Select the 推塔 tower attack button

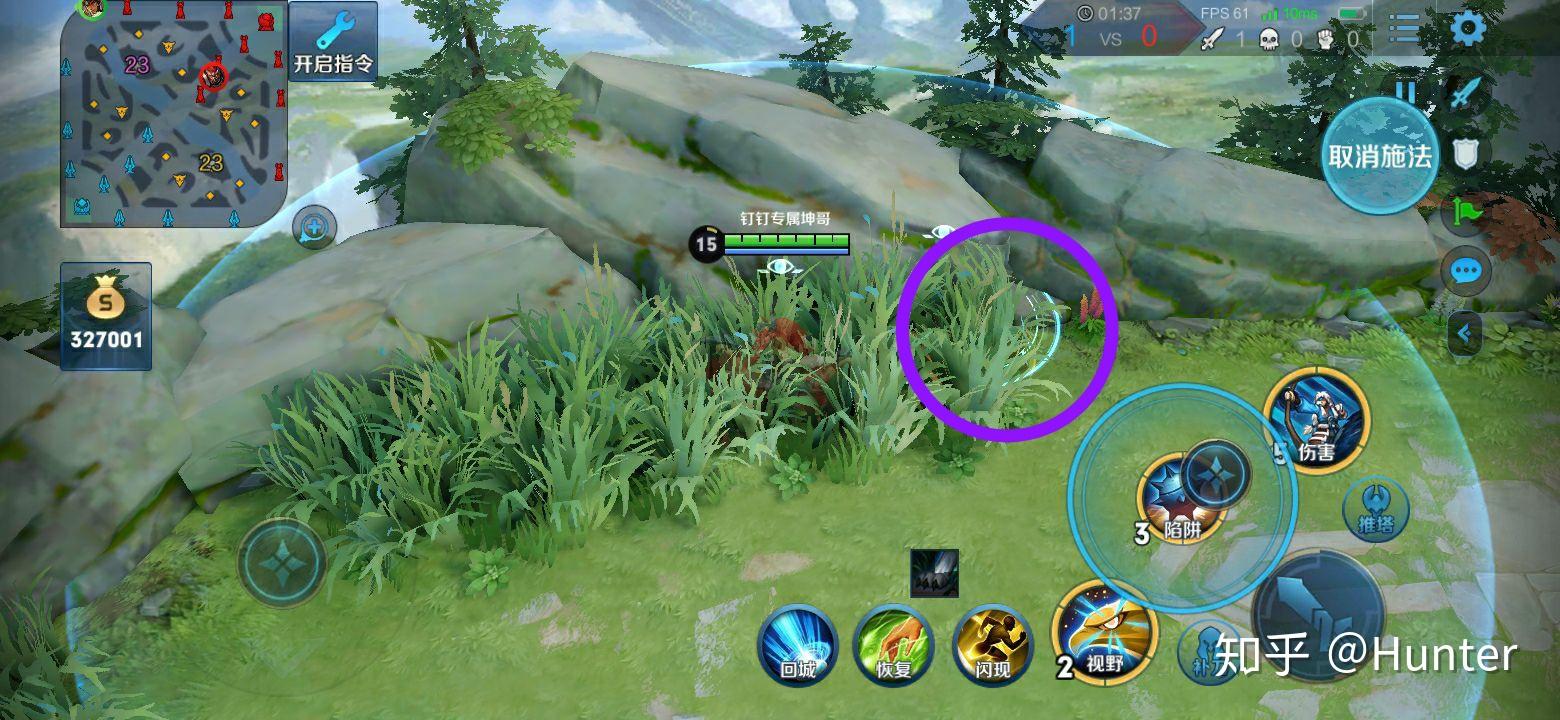[1376, 510]
